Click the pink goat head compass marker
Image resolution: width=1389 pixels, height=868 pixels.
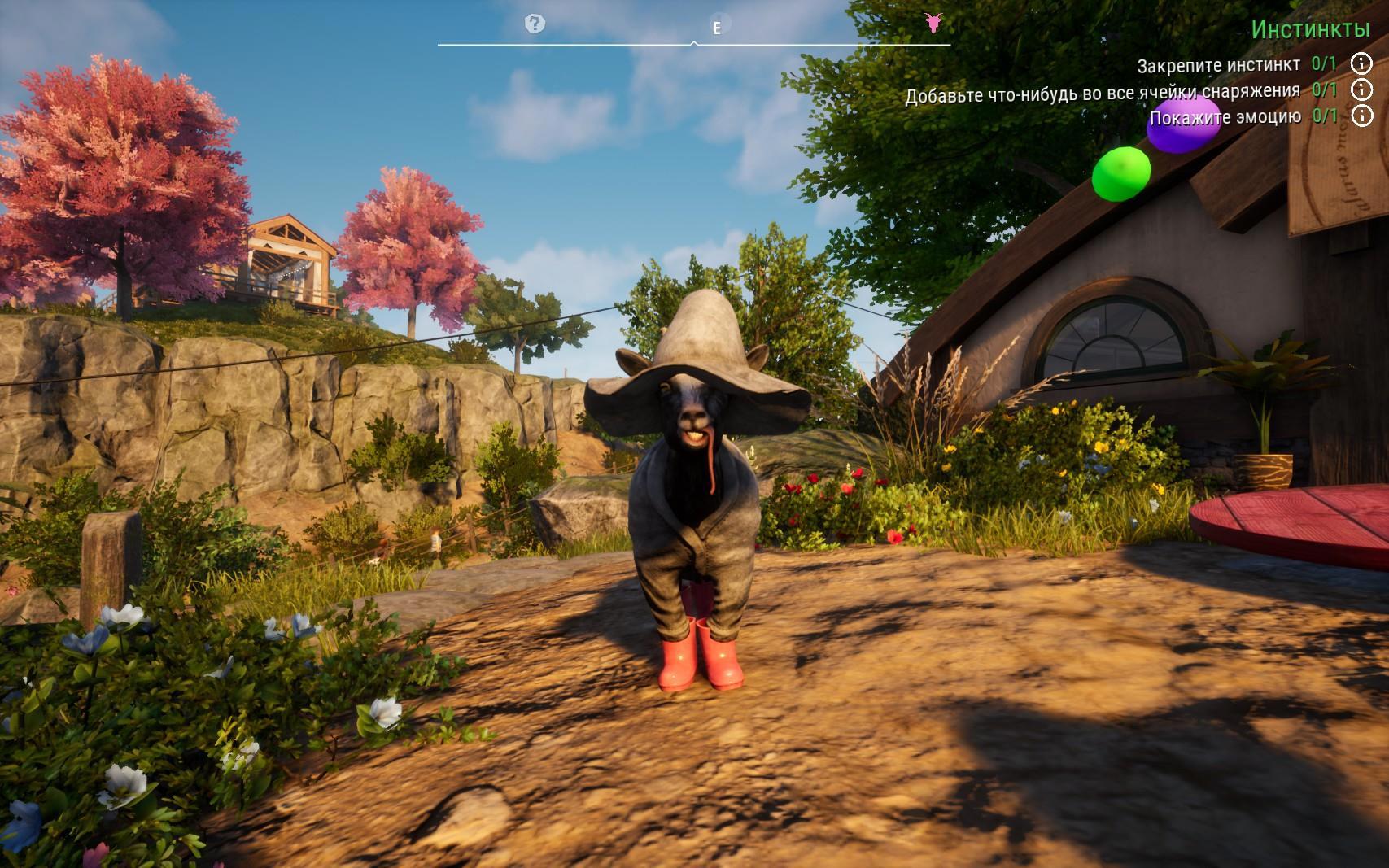933,23
